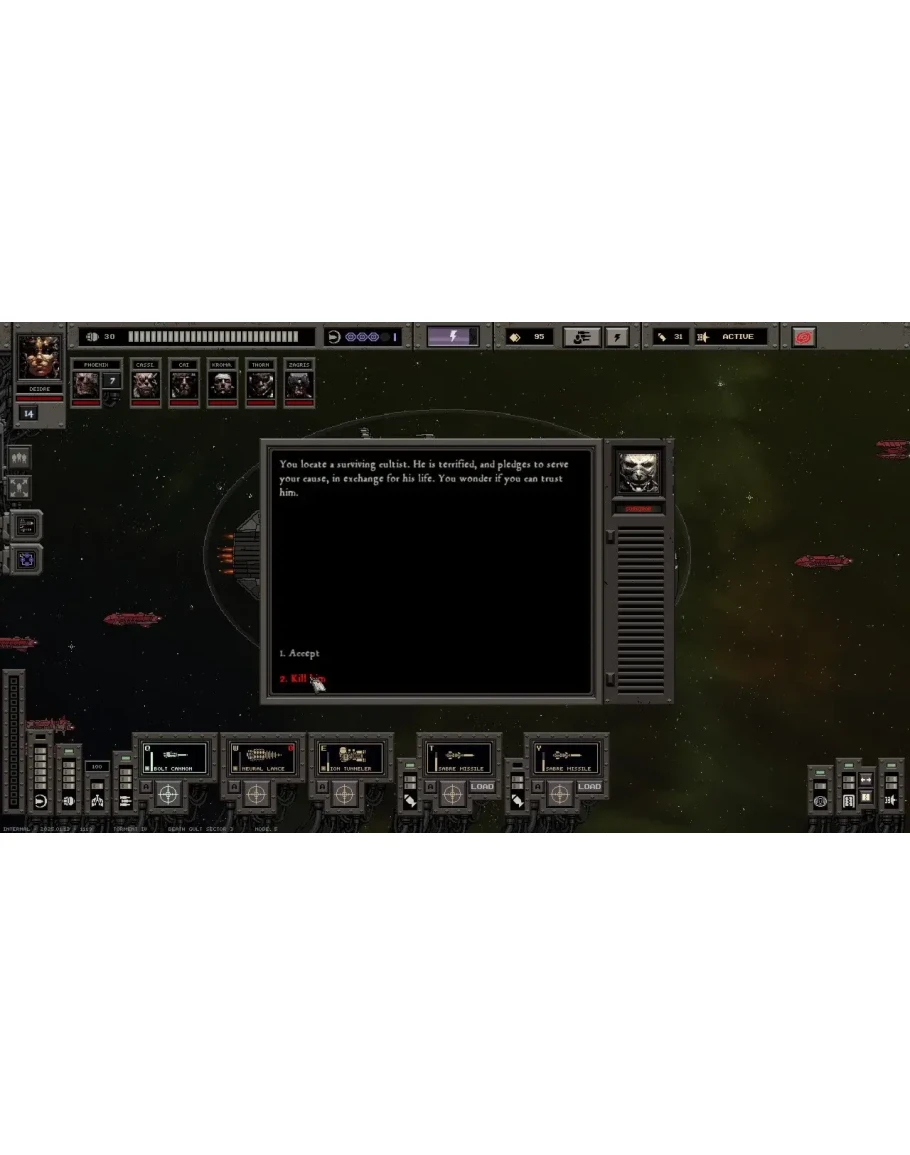Select crew member Cassi portrait
The image size is (910, 1155).
pyautogui.click(x=146, y=385)
